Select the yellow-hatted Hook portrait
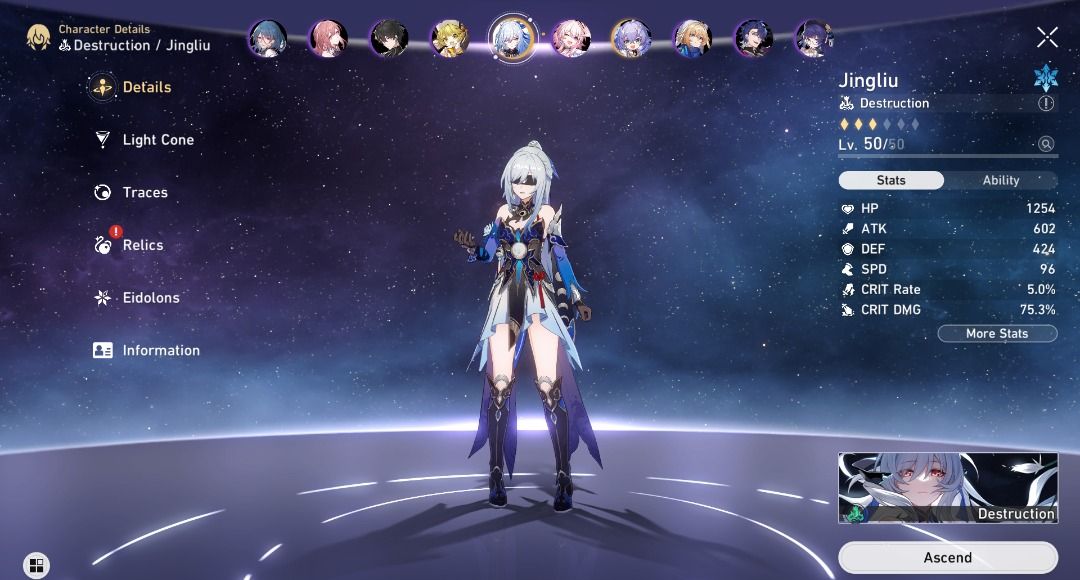This screenshot has width=1080, height=580. 450,39
